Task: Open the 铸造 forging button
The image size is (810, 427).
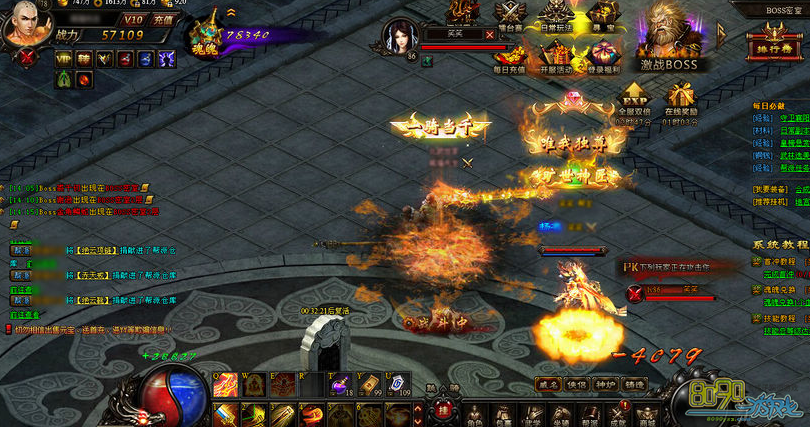Action: pos(633,383)
